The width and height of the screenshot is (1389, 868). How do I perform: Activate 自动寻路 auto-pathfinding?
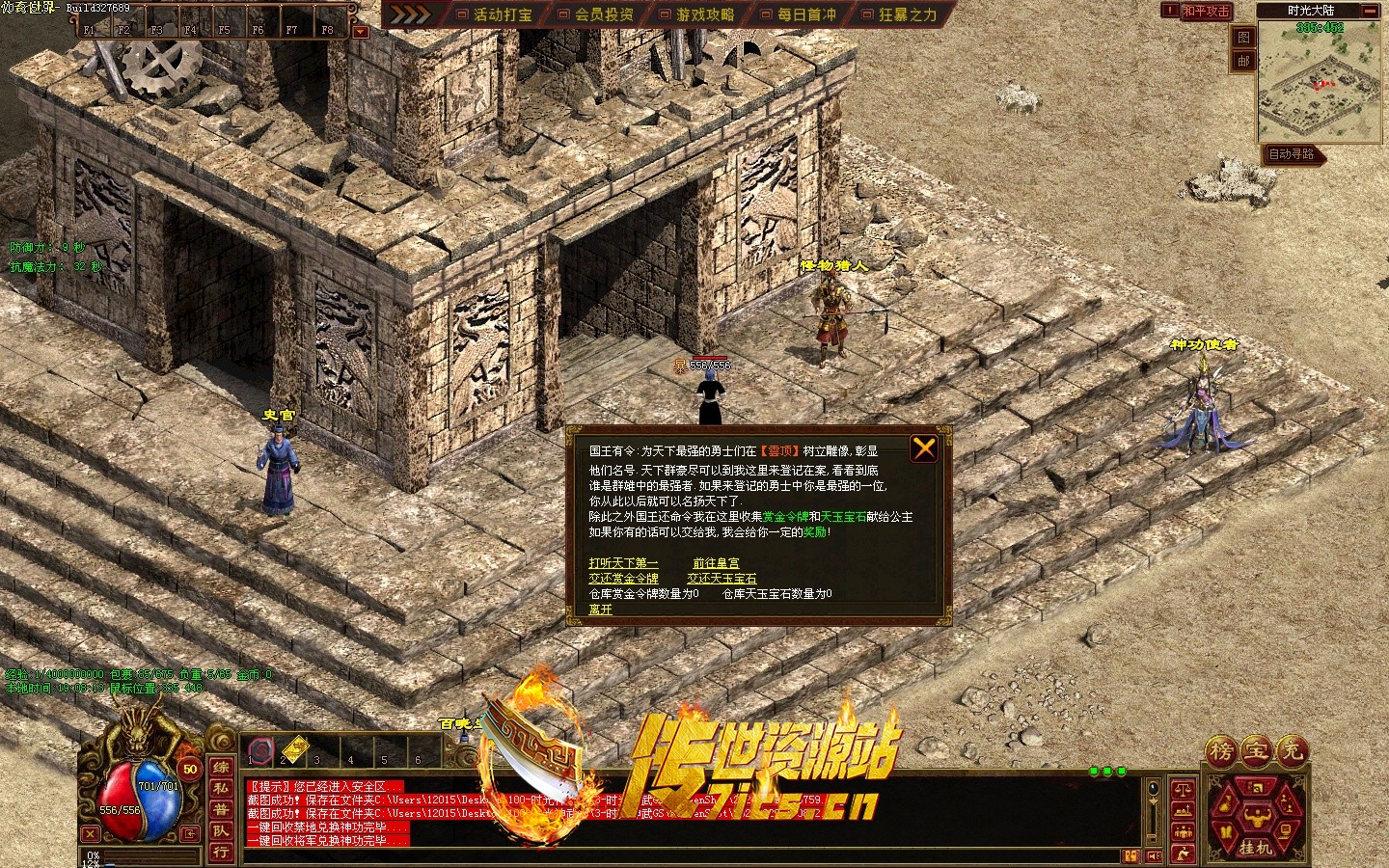(x=1292, y=154)
